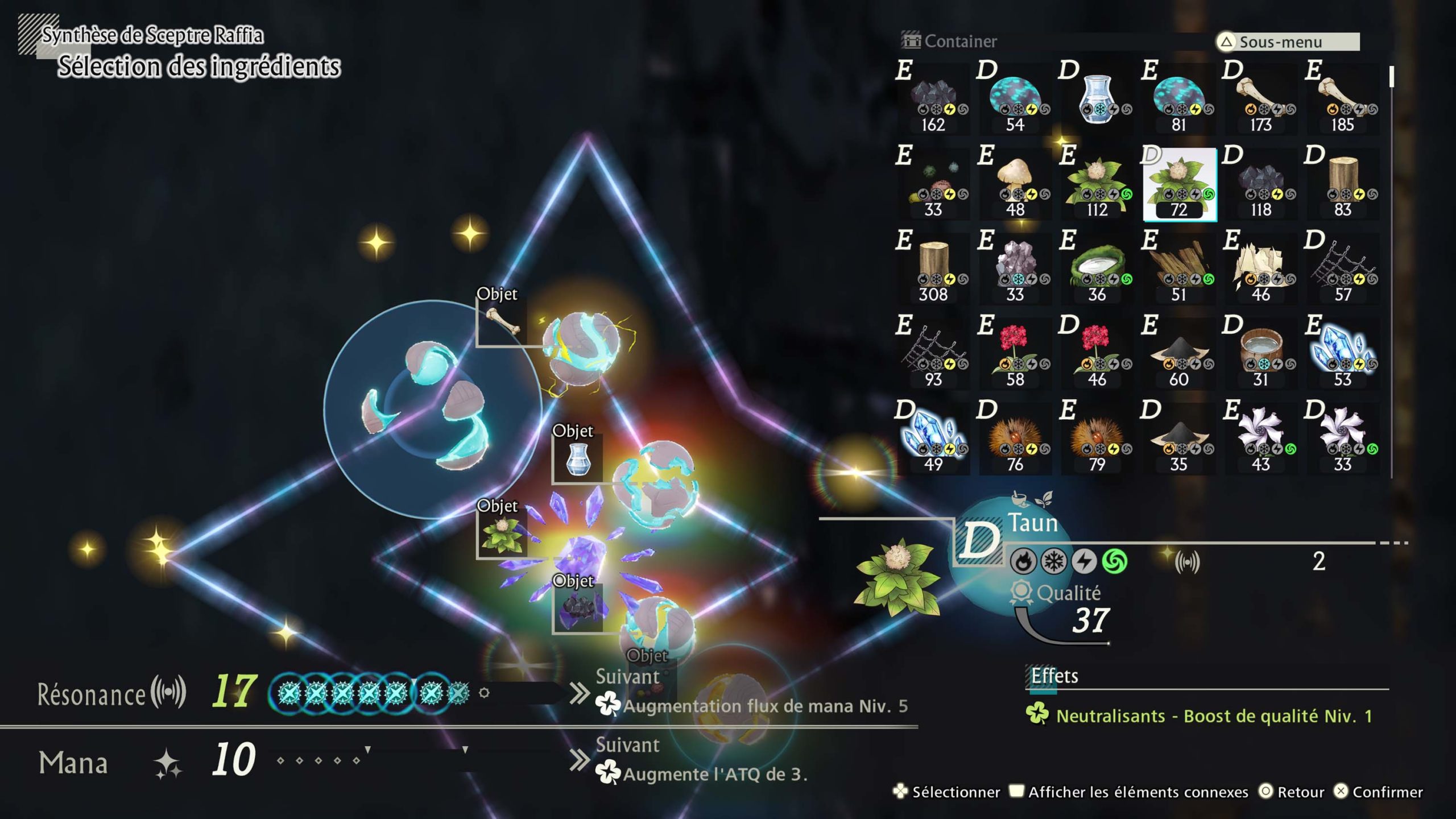Choose the D-rank water bucket numbered 31
Image resolution: width=1456 pixels, height=819 pixels.
point(1261,354)
